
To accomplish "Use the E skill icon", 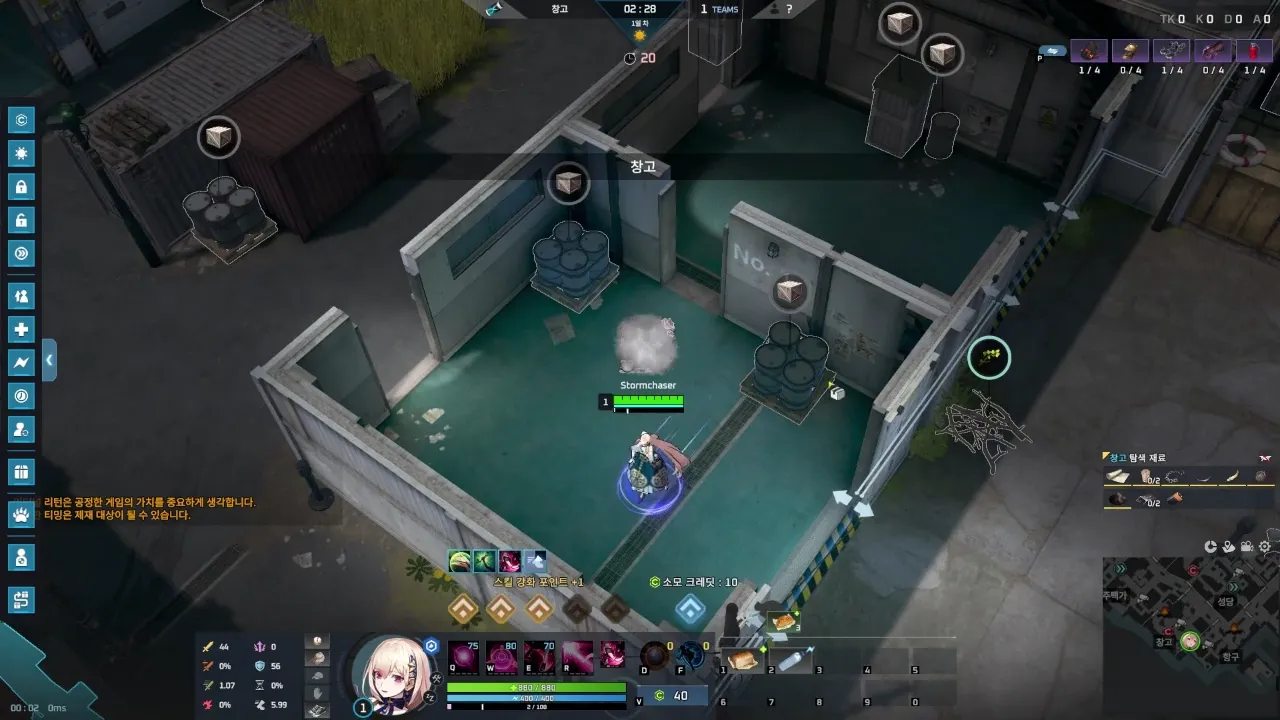I will coord(539,655).
